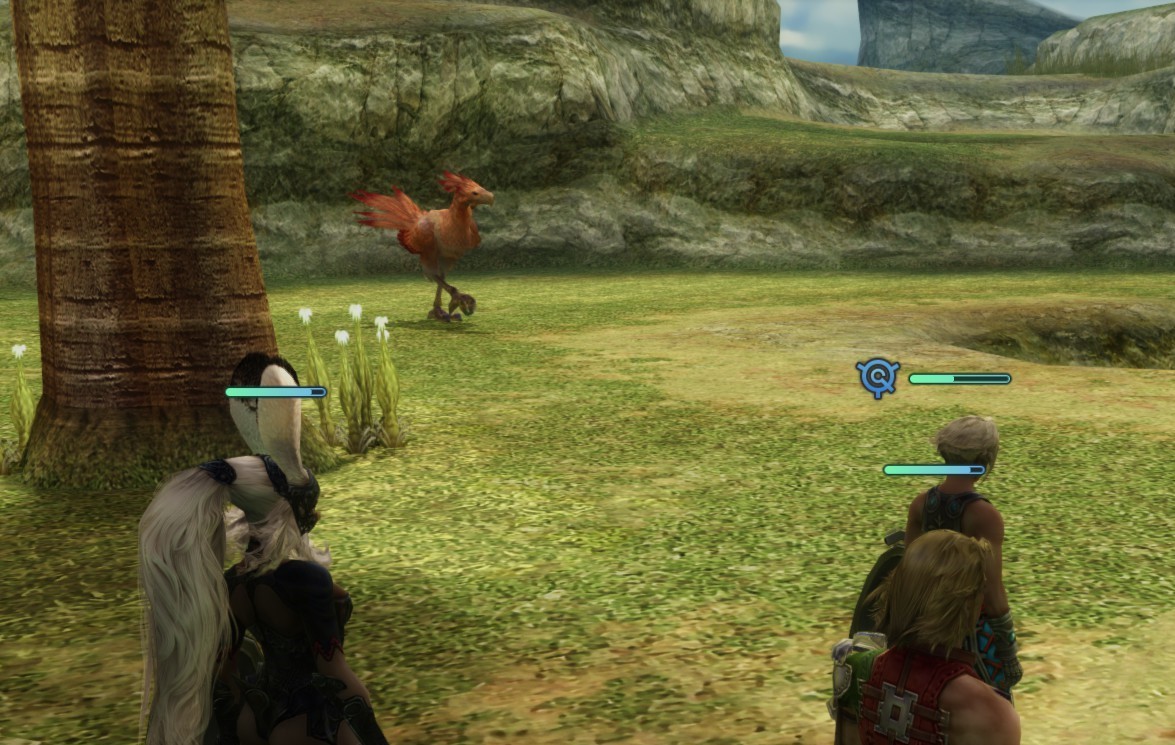
Task: Click the blue target marker icon
Action: pos(878,377)
